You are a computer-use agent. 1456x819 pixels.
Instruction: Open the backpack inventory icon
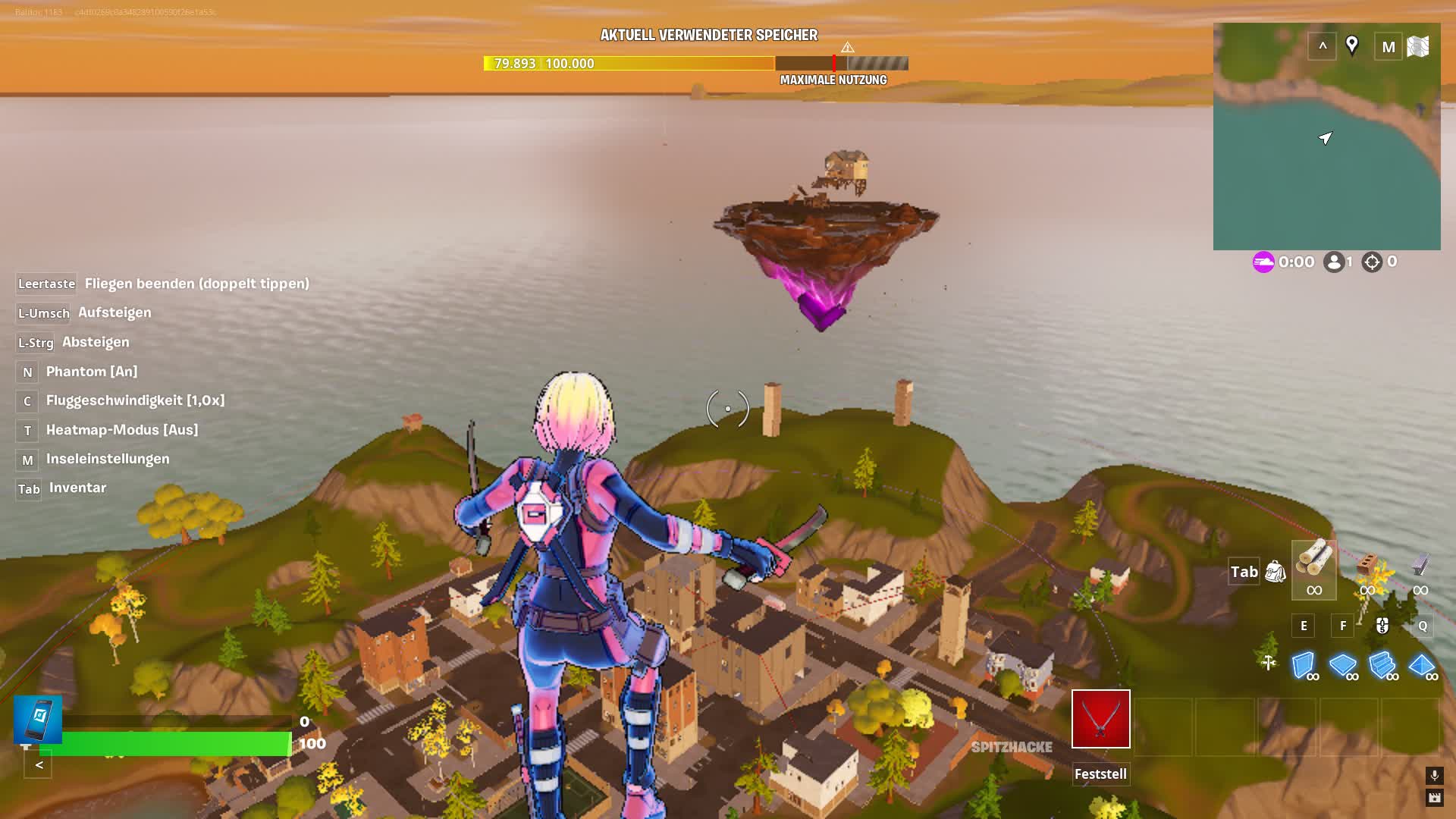[x=1276, y=572]
